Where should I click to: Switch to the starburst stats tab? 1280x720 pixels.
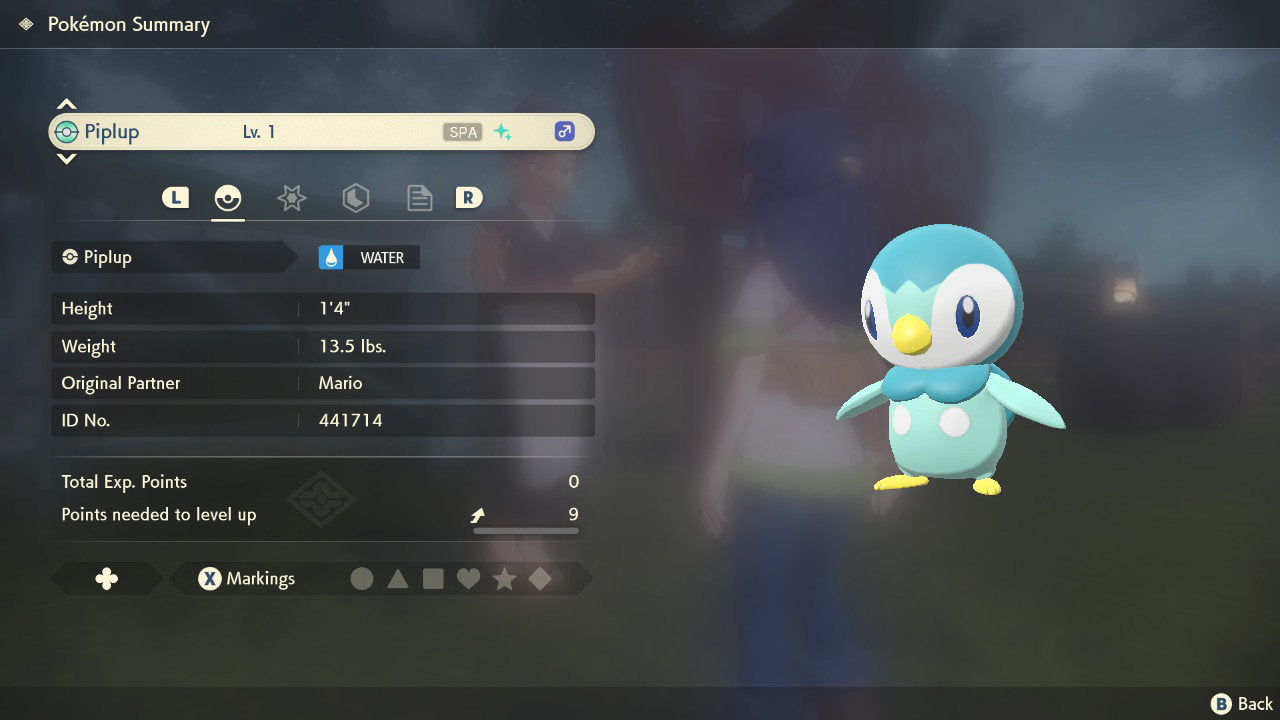click(291, 198)
